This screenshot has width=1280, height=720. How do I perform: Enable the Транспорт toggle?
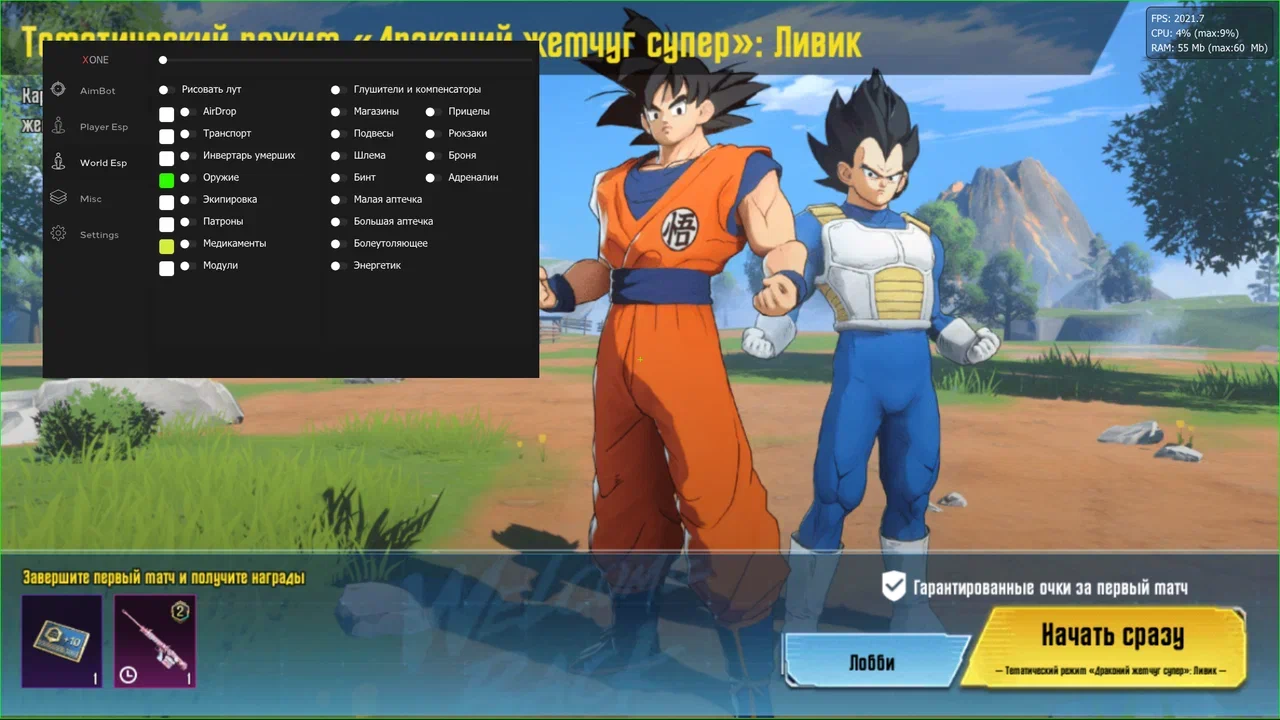coord(185,134)
